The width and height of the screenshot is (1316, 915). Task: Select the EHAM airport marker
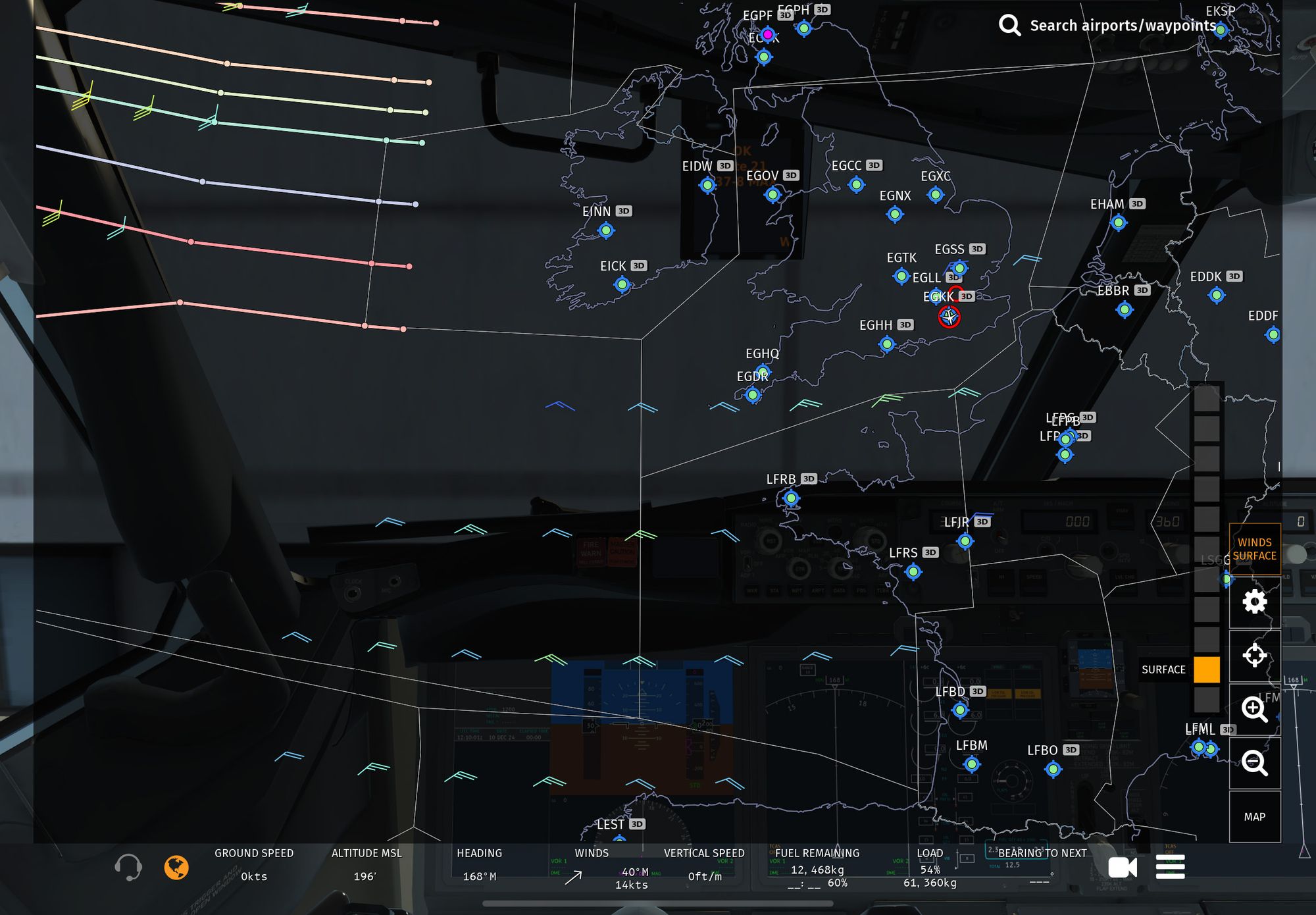pos(1119,222)
